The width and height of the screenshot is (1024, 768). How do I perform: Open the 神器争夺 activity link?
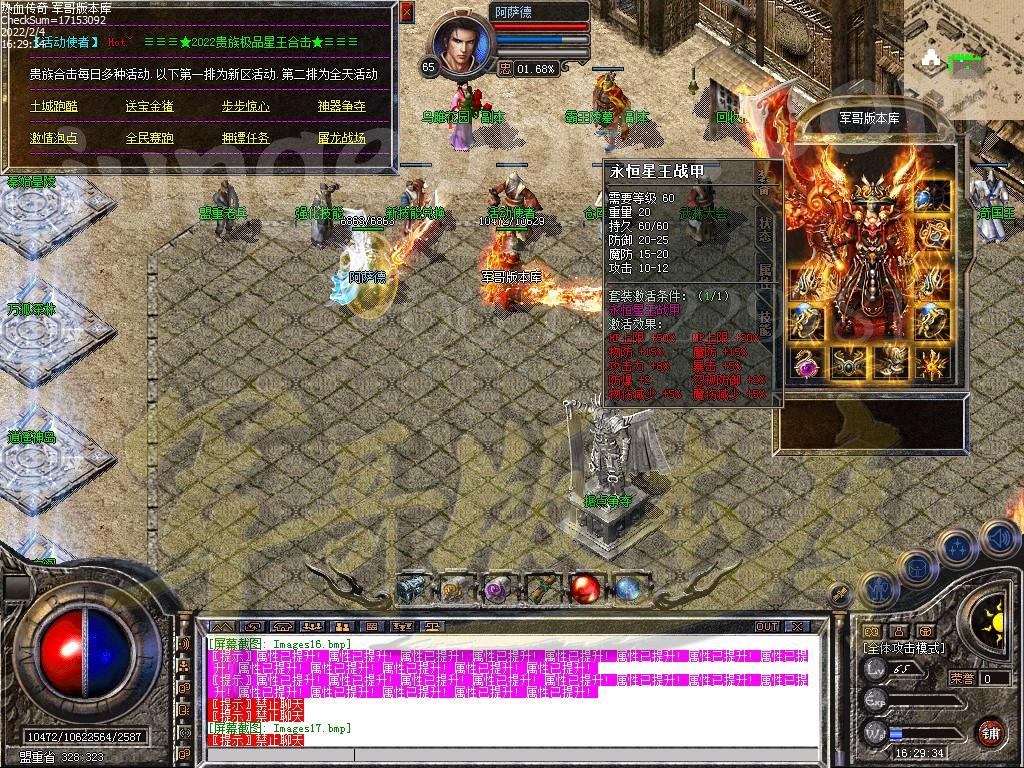[341, 106]
